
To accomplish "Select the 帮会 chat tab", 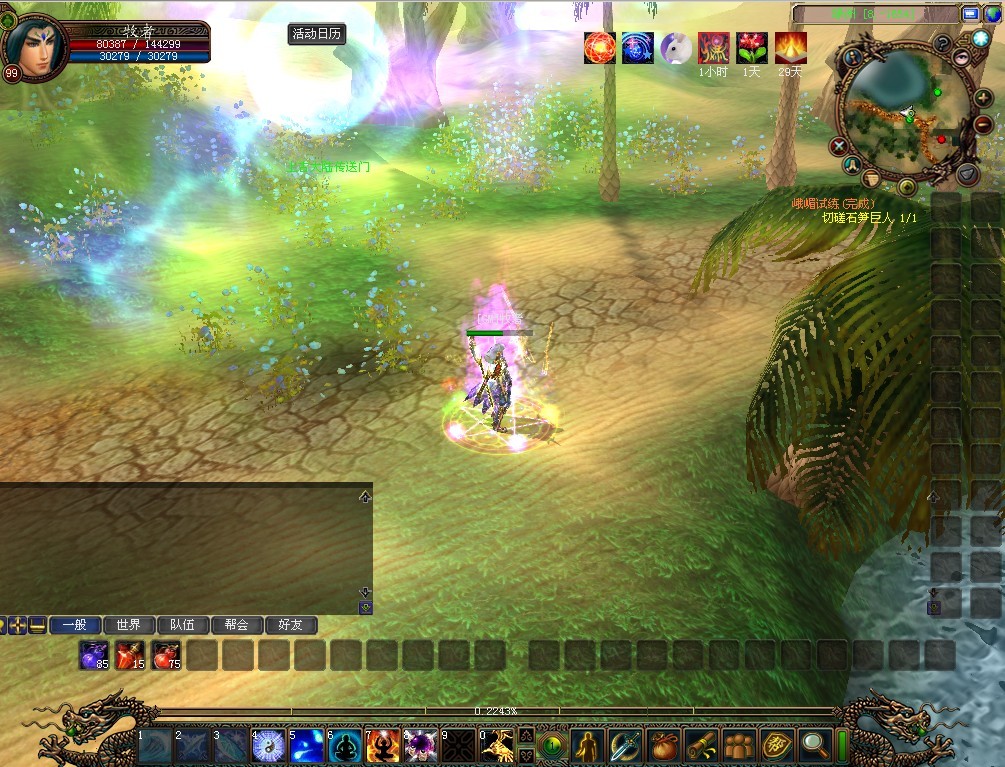I will coord(236,625).
